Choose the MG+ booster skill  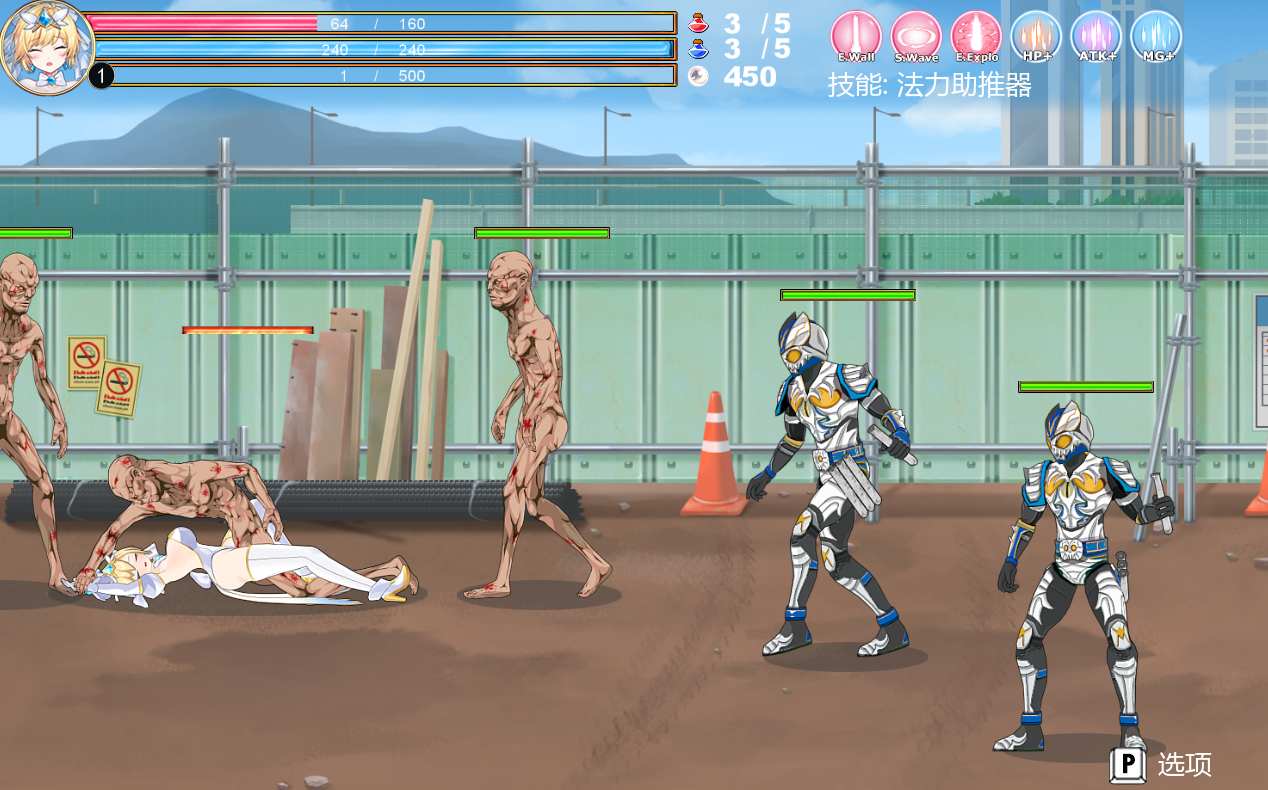pyautogui.click(x=1156, y=36)
